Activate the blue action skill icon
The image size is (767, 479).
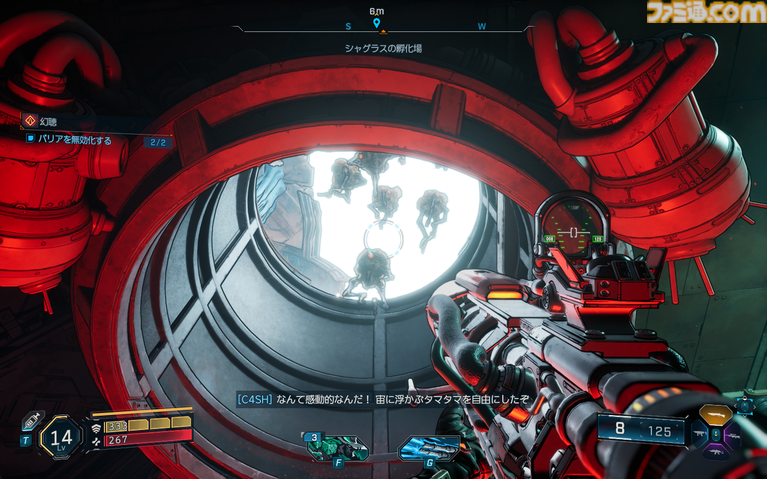(429, 448)
